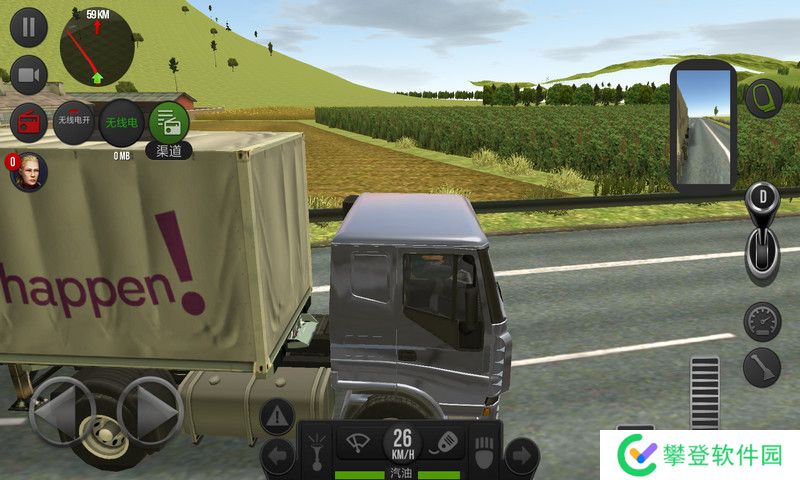Image resolution: width=800 pixels, height=480 pixels.
Task: Pause the game with the pause button
Action: (29, 27)
